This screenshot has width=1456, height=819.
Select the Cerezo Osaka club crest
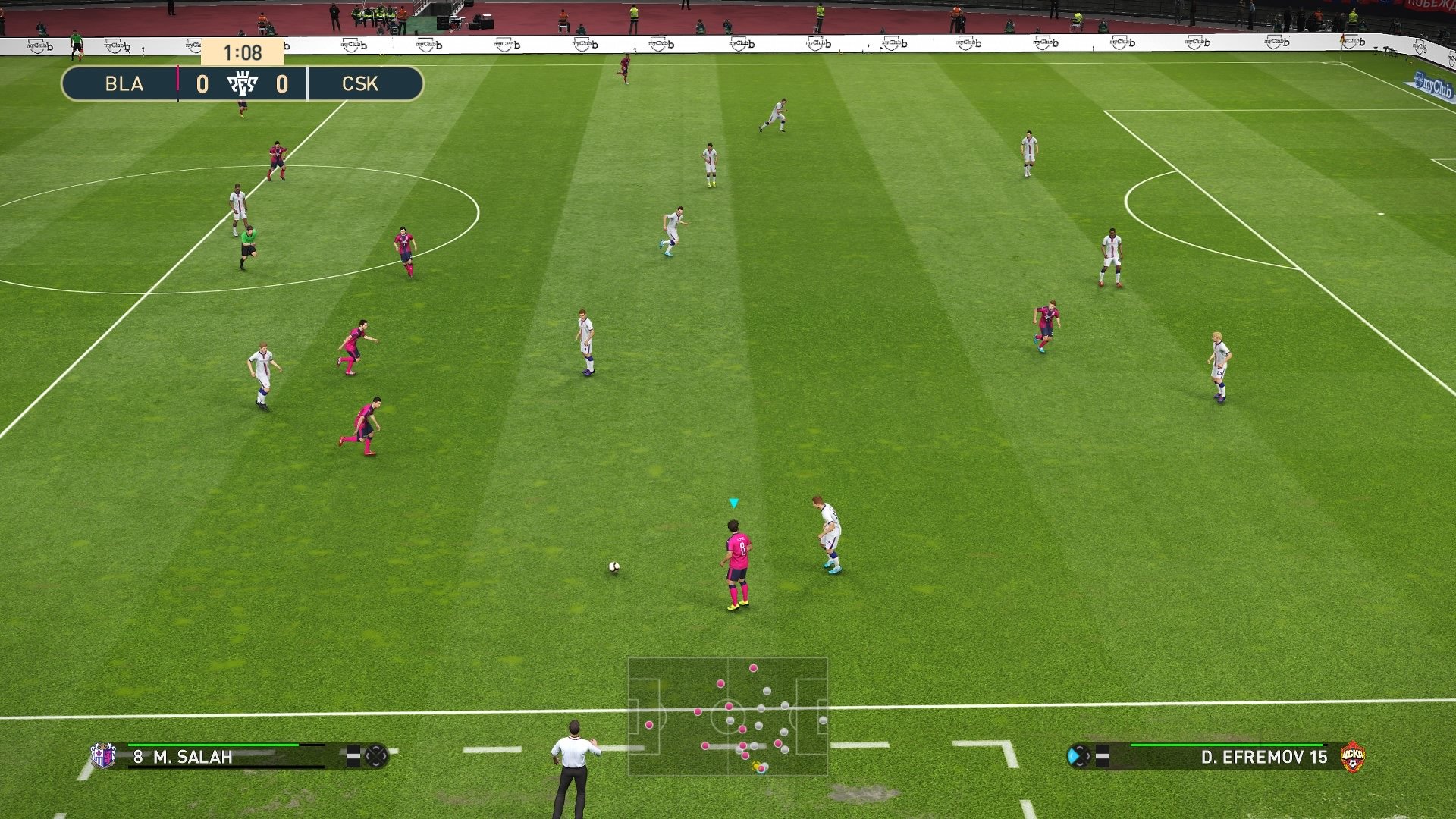(x=104, y=755)
